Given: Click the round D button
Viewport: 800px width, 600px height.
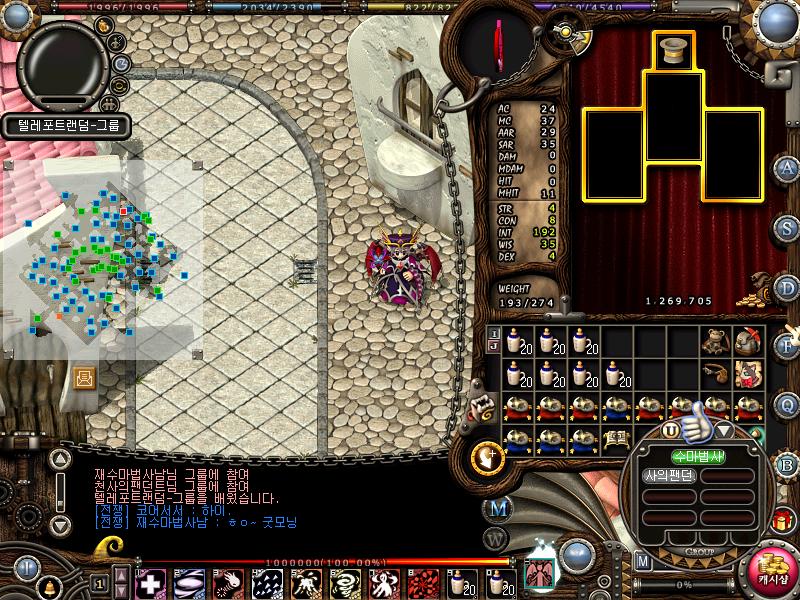Looking at the screenshot, I should tap(788, 289).
